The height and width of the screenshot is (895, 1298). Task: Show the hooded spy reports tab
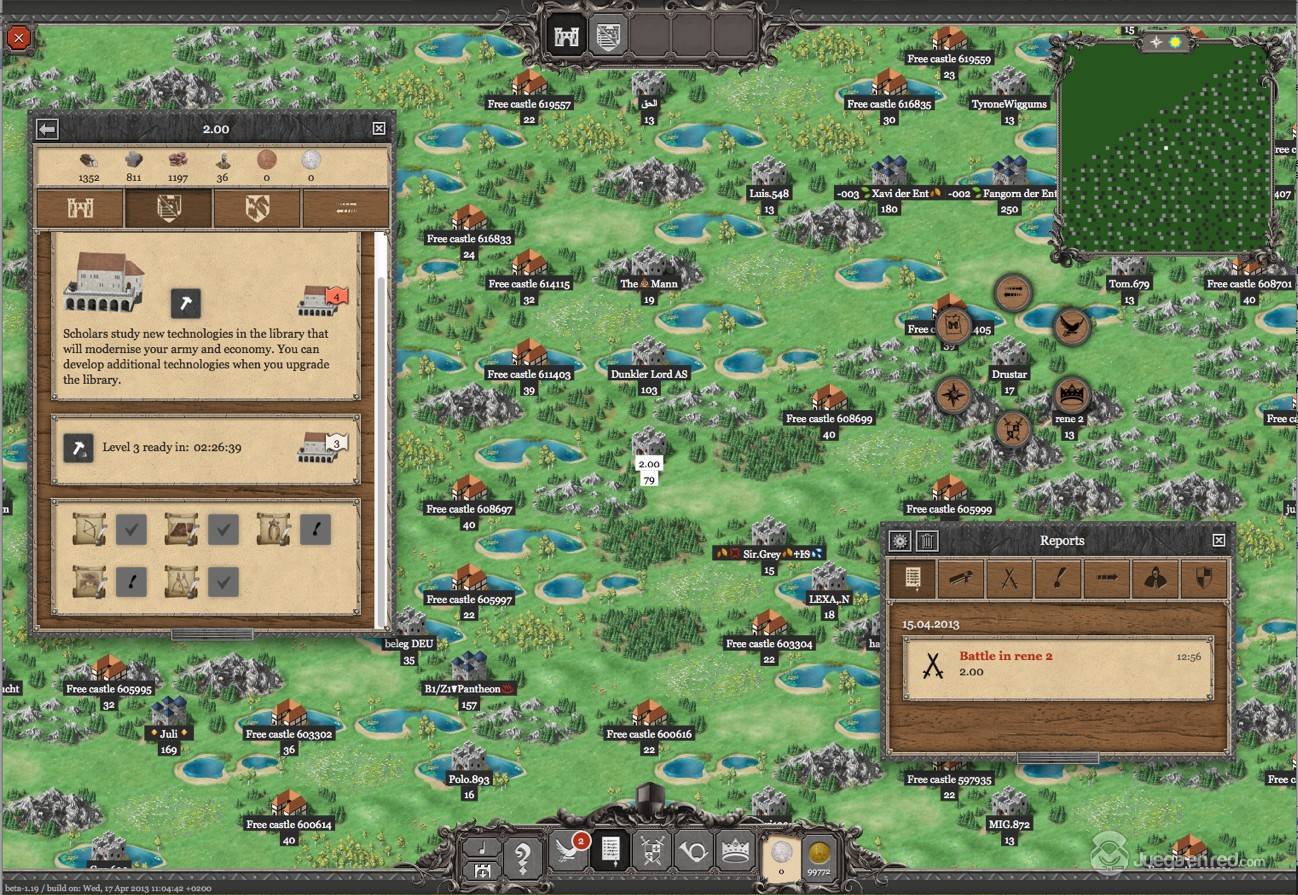click(1155, 579)
